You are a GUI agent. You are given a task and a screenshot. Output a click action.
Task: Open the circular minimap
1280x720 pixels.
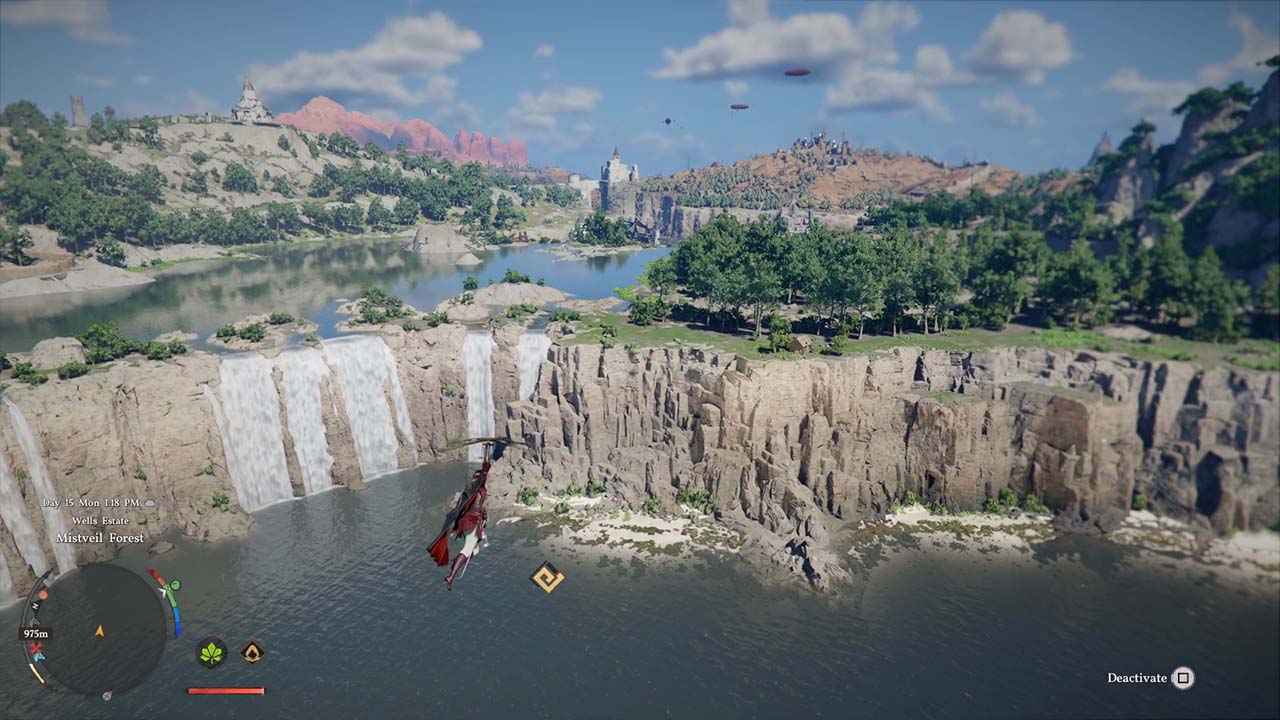[x=98, y=630]
